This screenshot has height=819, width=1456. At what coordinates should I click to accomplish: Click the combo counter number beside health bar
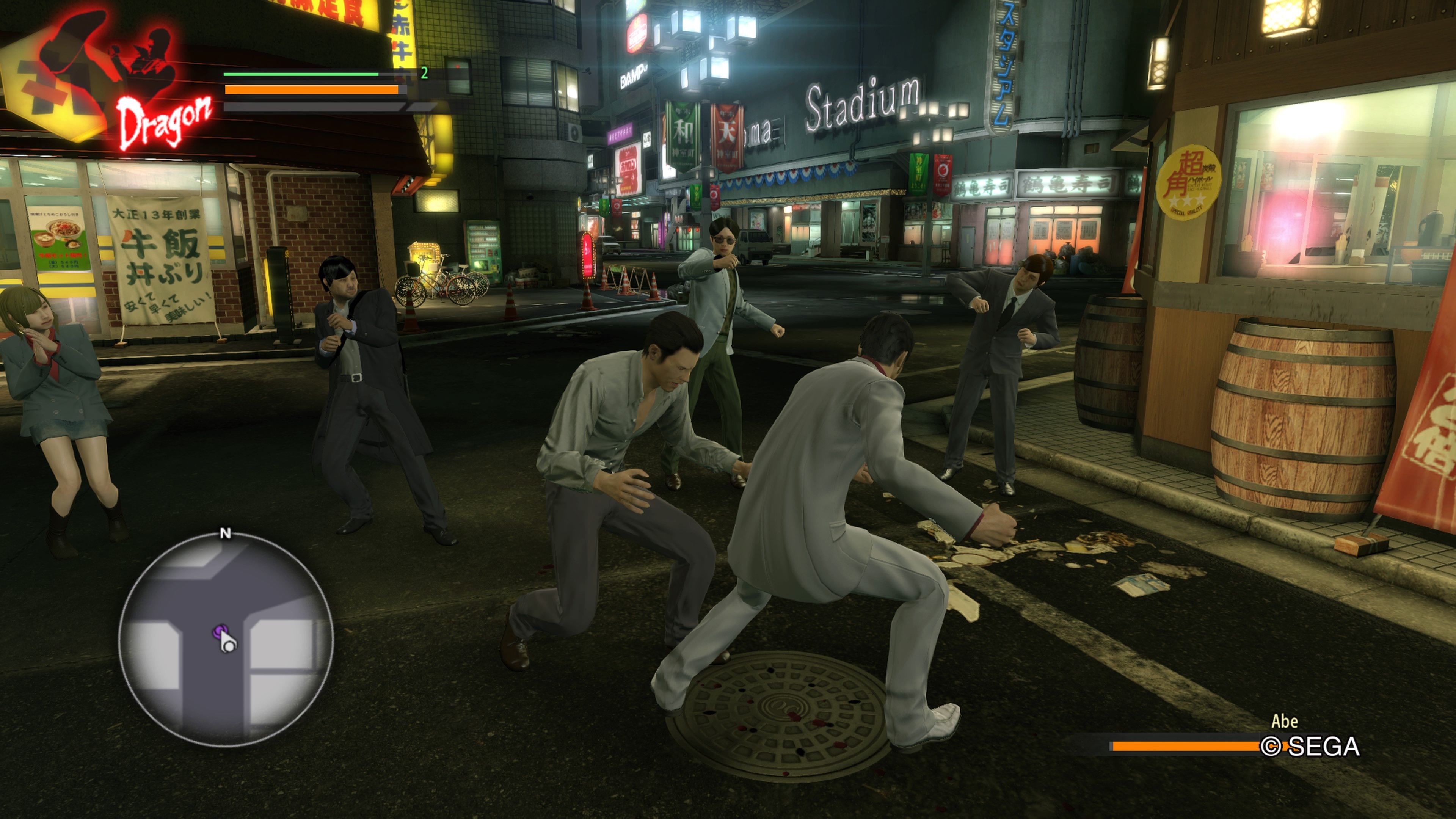click(x=424, y=74)
